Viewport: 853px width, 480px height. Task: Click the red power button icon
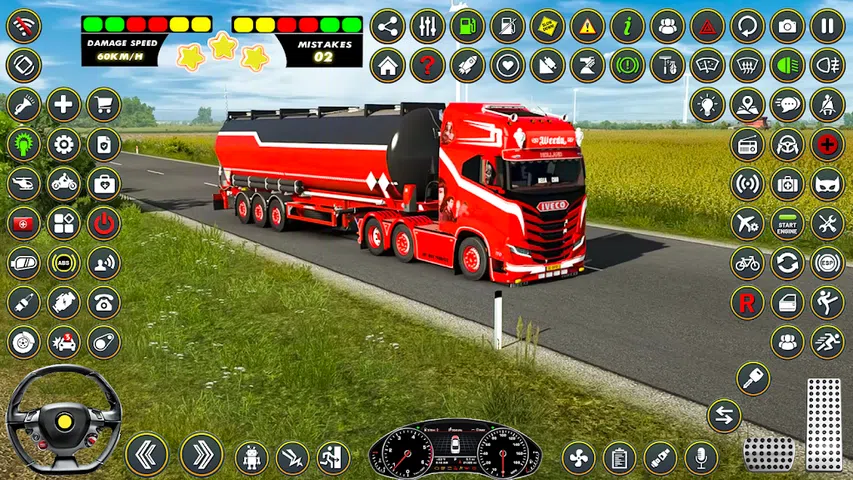[x=103, y=223]
